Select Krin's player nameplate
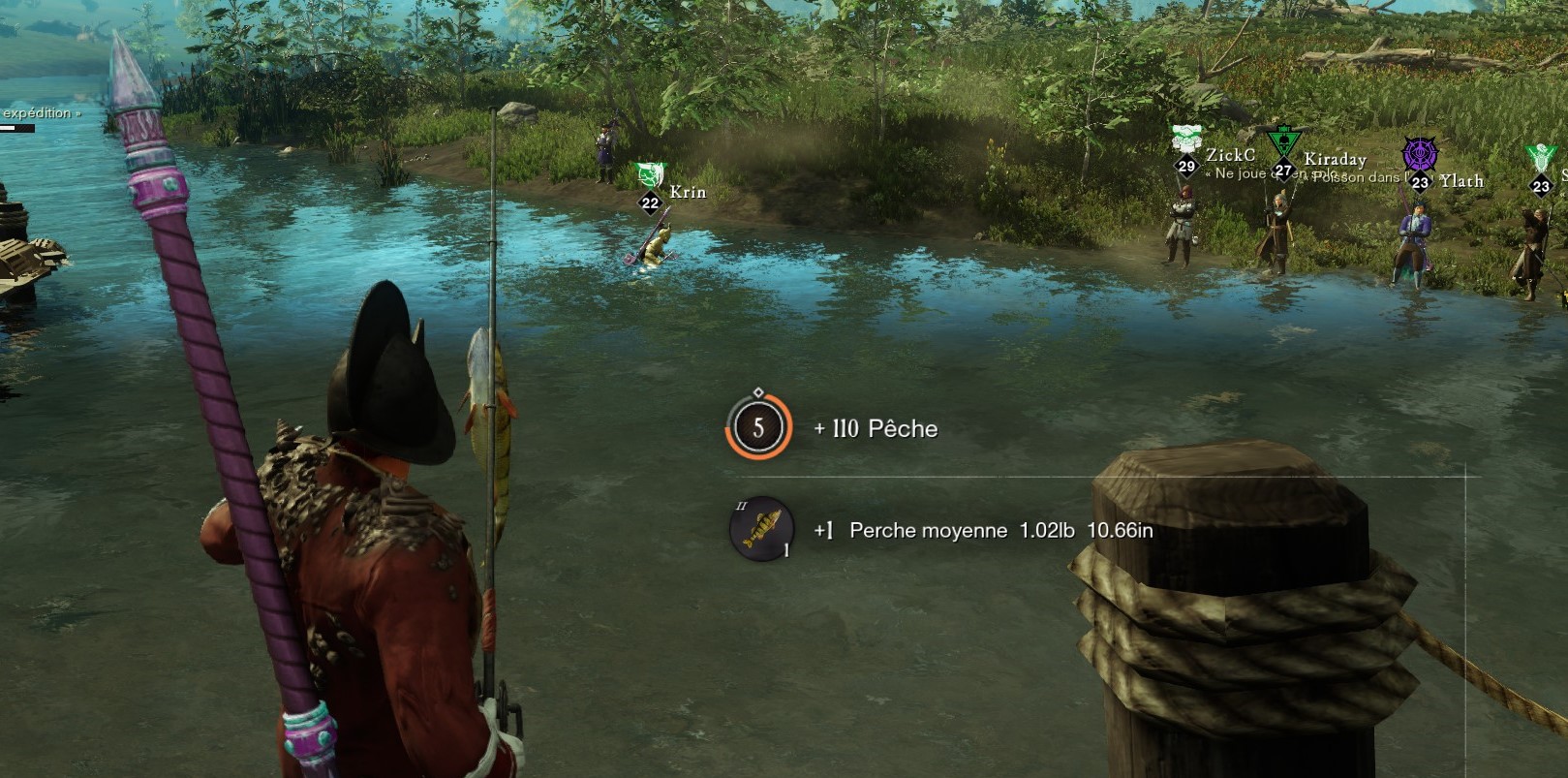1568x778 pixels. point(687,192)
